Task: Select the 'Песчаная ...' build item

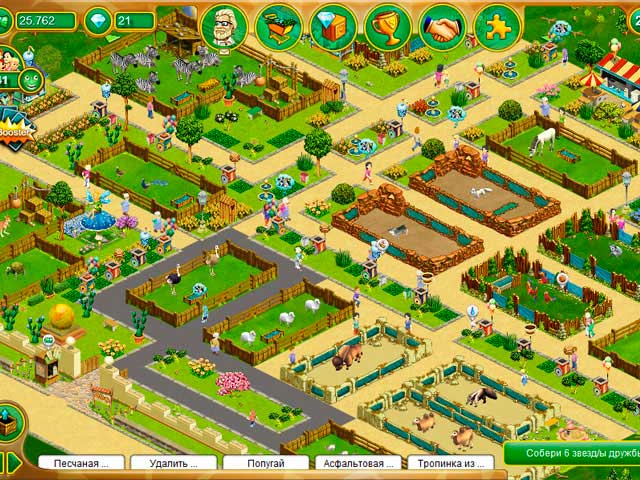Action: (81, 463)
